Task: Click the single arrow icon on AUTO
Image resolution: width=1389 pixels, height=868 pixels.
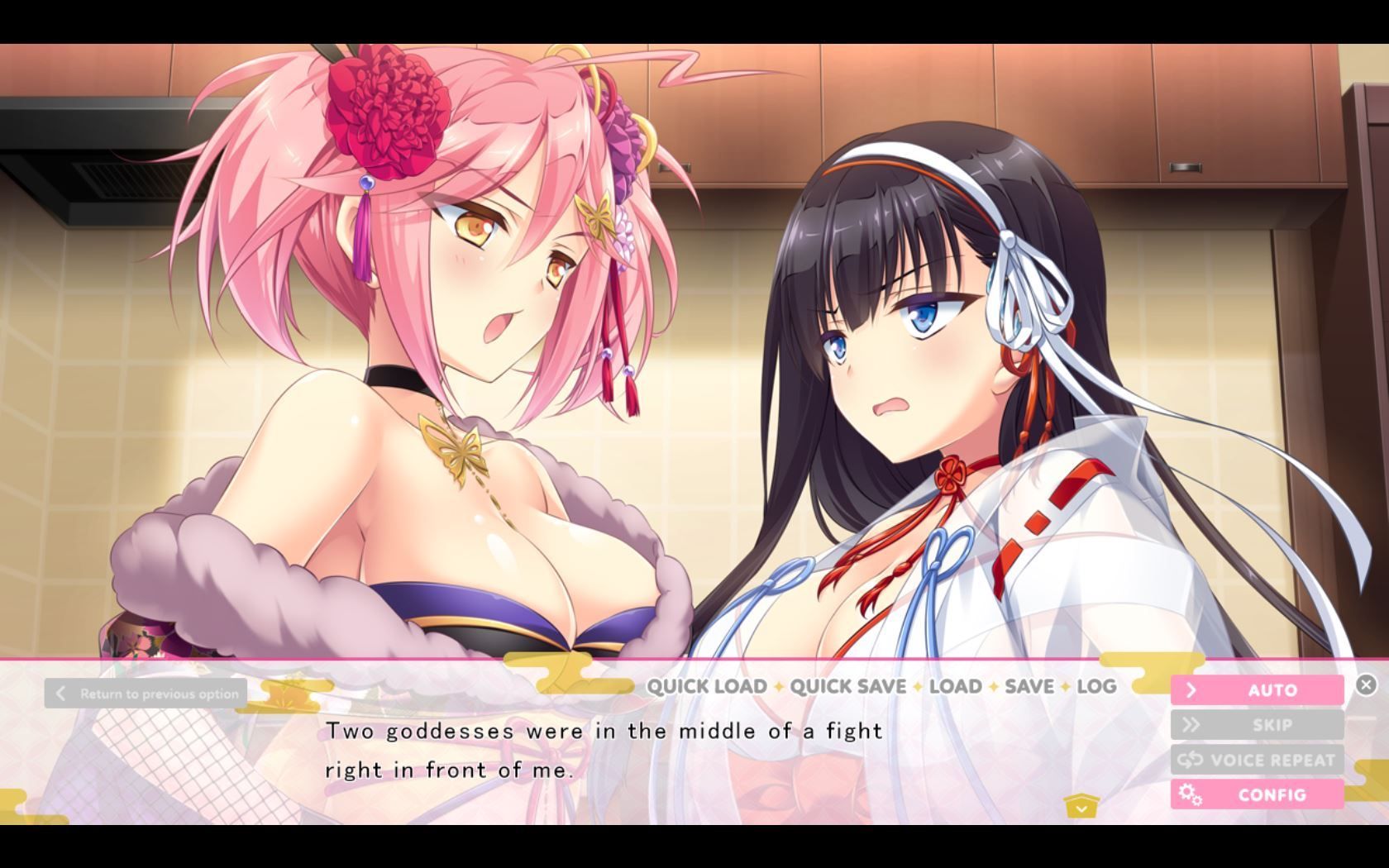Action: pos(1191,689)
